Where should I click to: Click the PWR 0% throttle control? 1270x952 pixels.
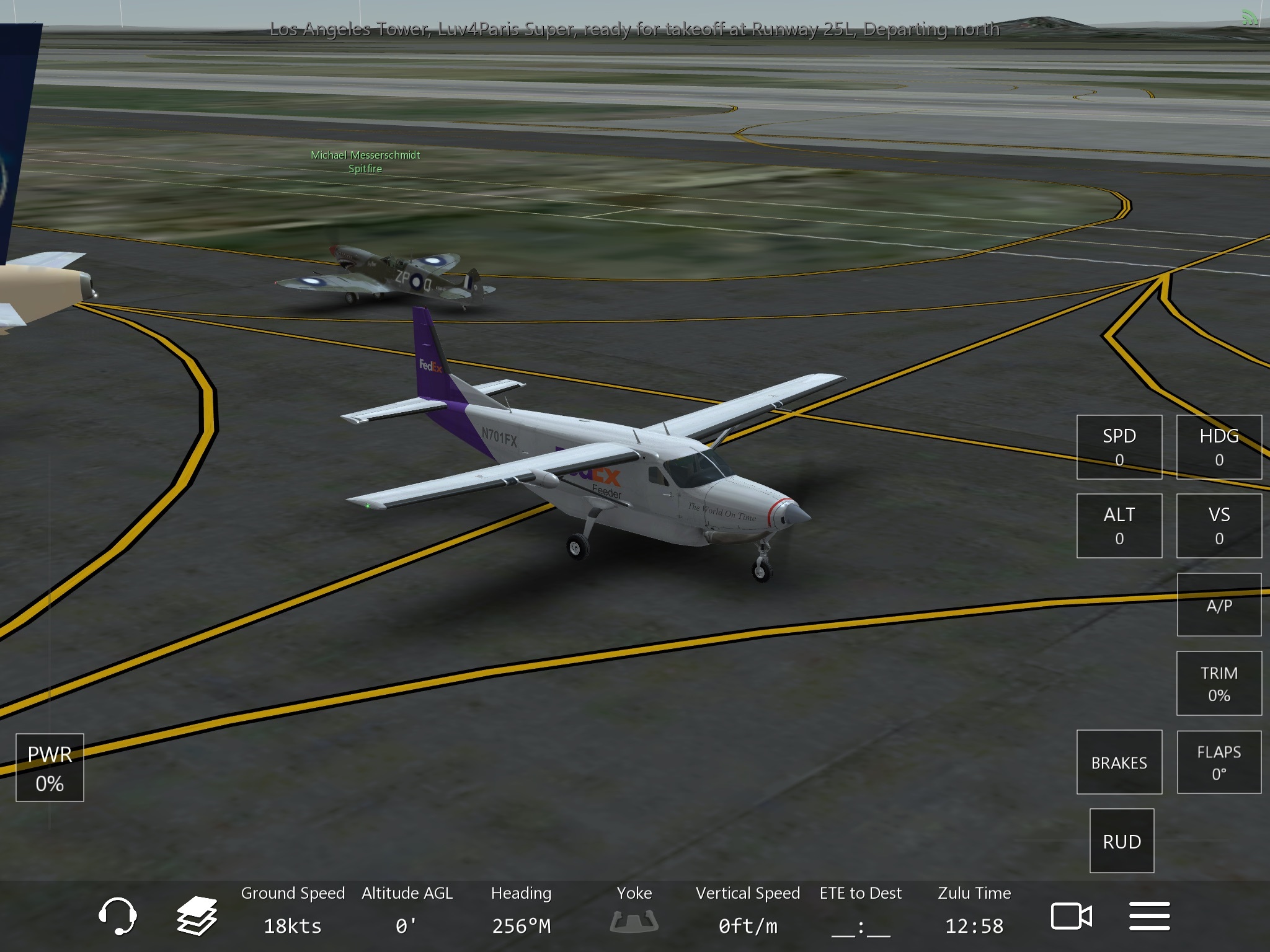pos(50,767)
